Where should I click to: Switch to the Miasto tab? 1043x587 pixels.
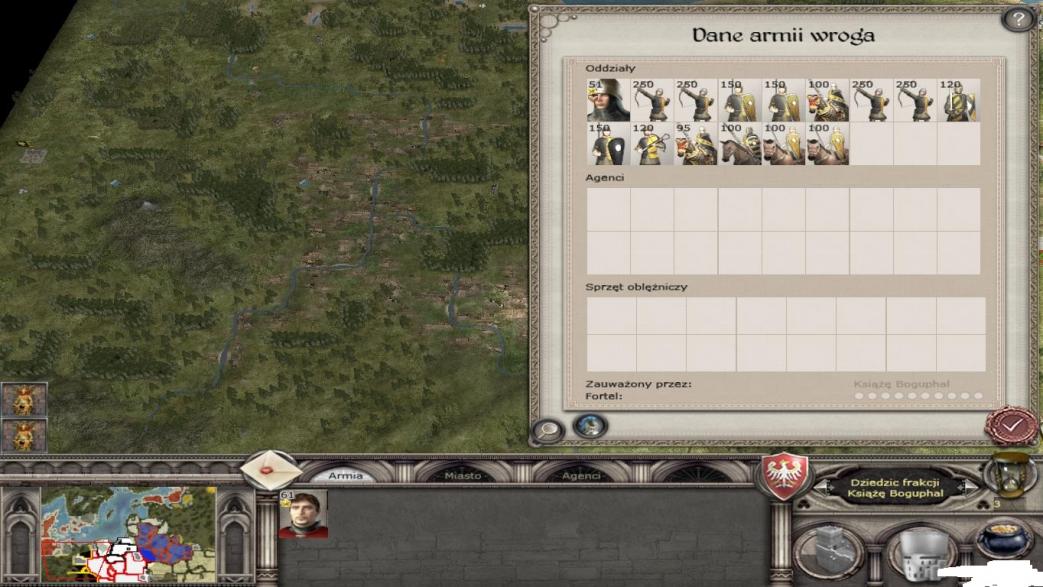(x=463, y=476)
